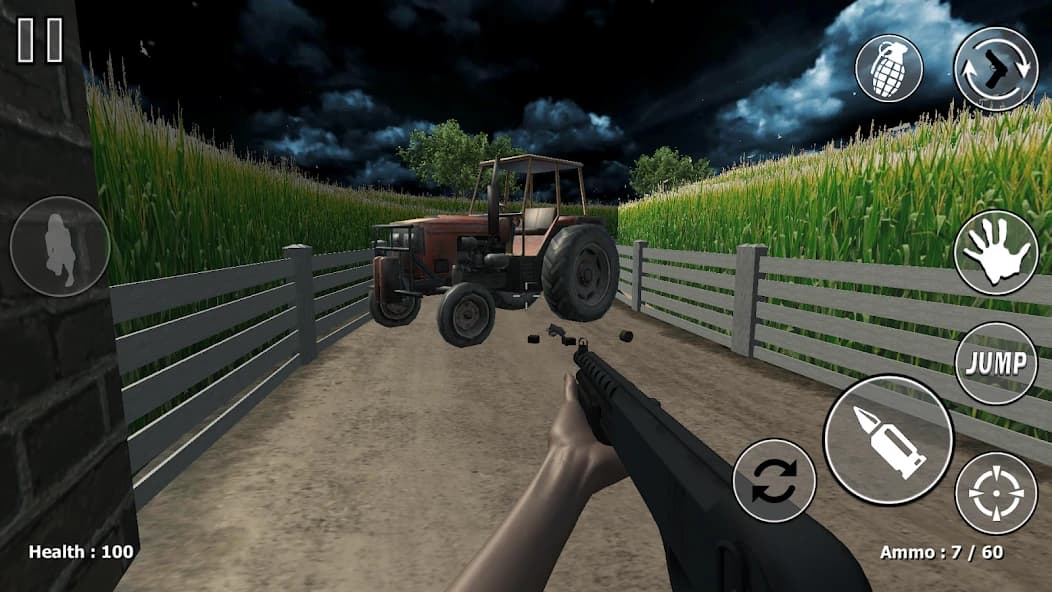Tap the hand interact button
Image resolution: width=1052 pixels, height=592 pixels.
[x=995, y=252]
